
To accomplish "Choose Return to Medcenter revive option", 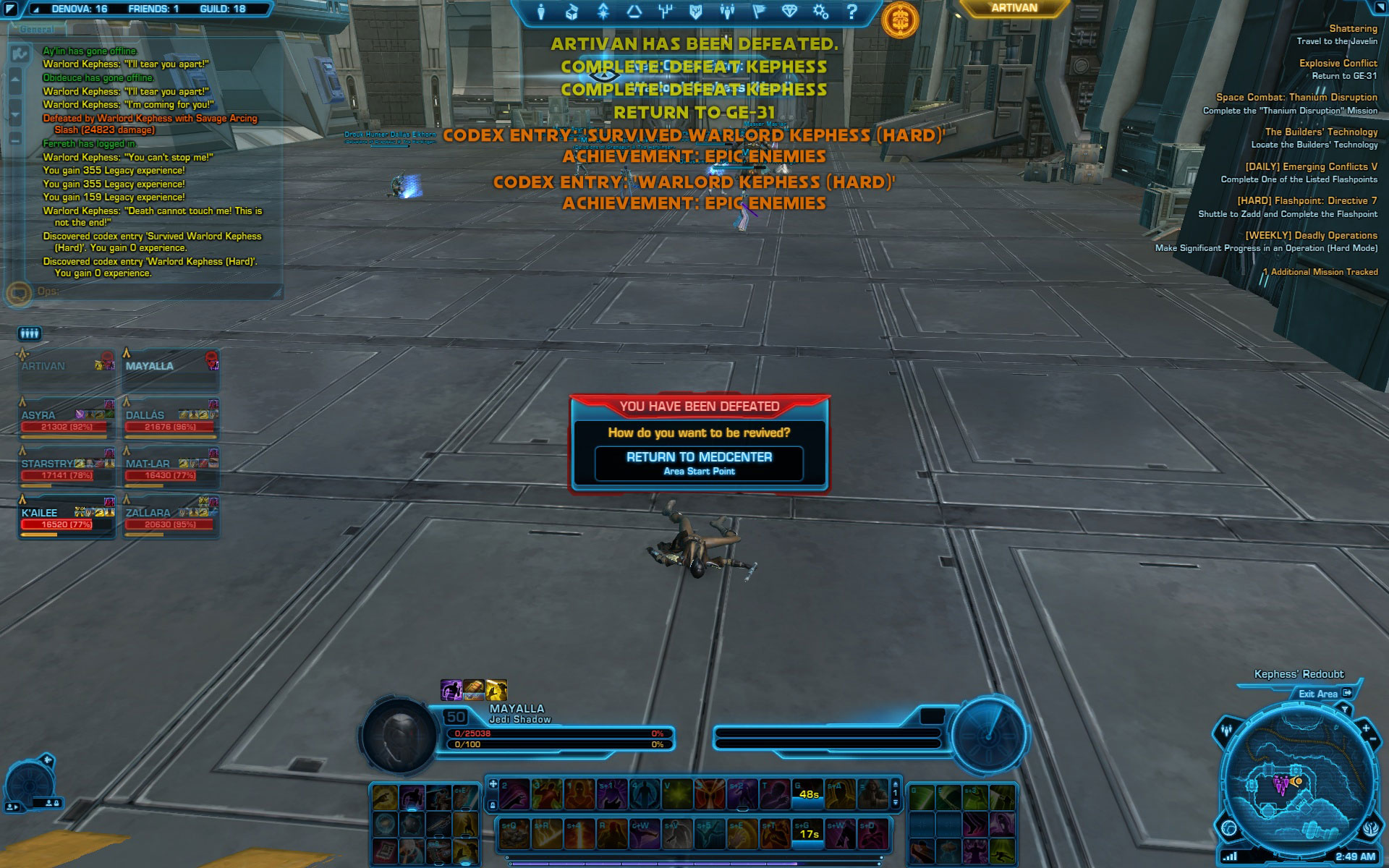I will pyautogui.click(x=699, y=463).
